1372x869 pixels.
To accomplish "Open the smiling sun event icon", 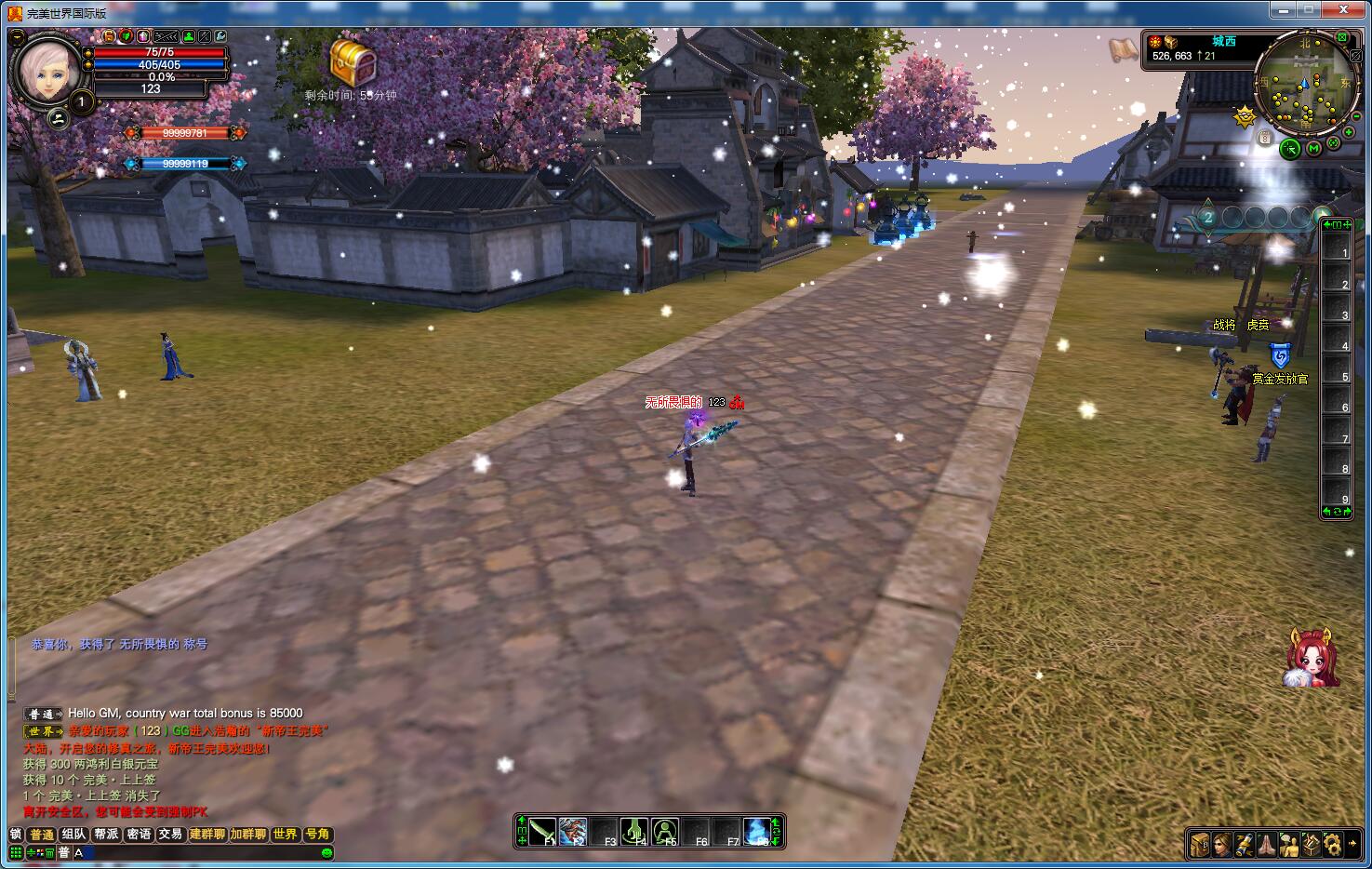I will coord(1245,117).
